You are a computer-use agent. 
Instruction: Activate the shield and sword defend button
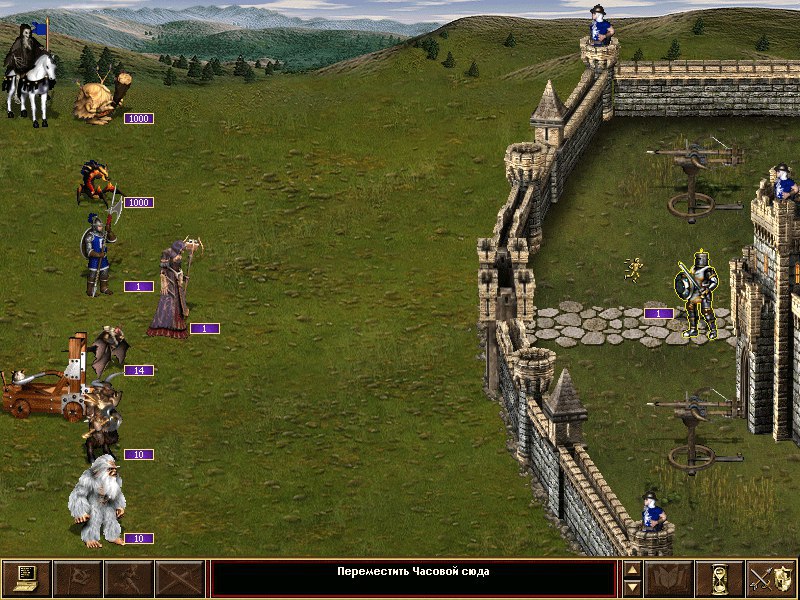[x=771, y=579]
